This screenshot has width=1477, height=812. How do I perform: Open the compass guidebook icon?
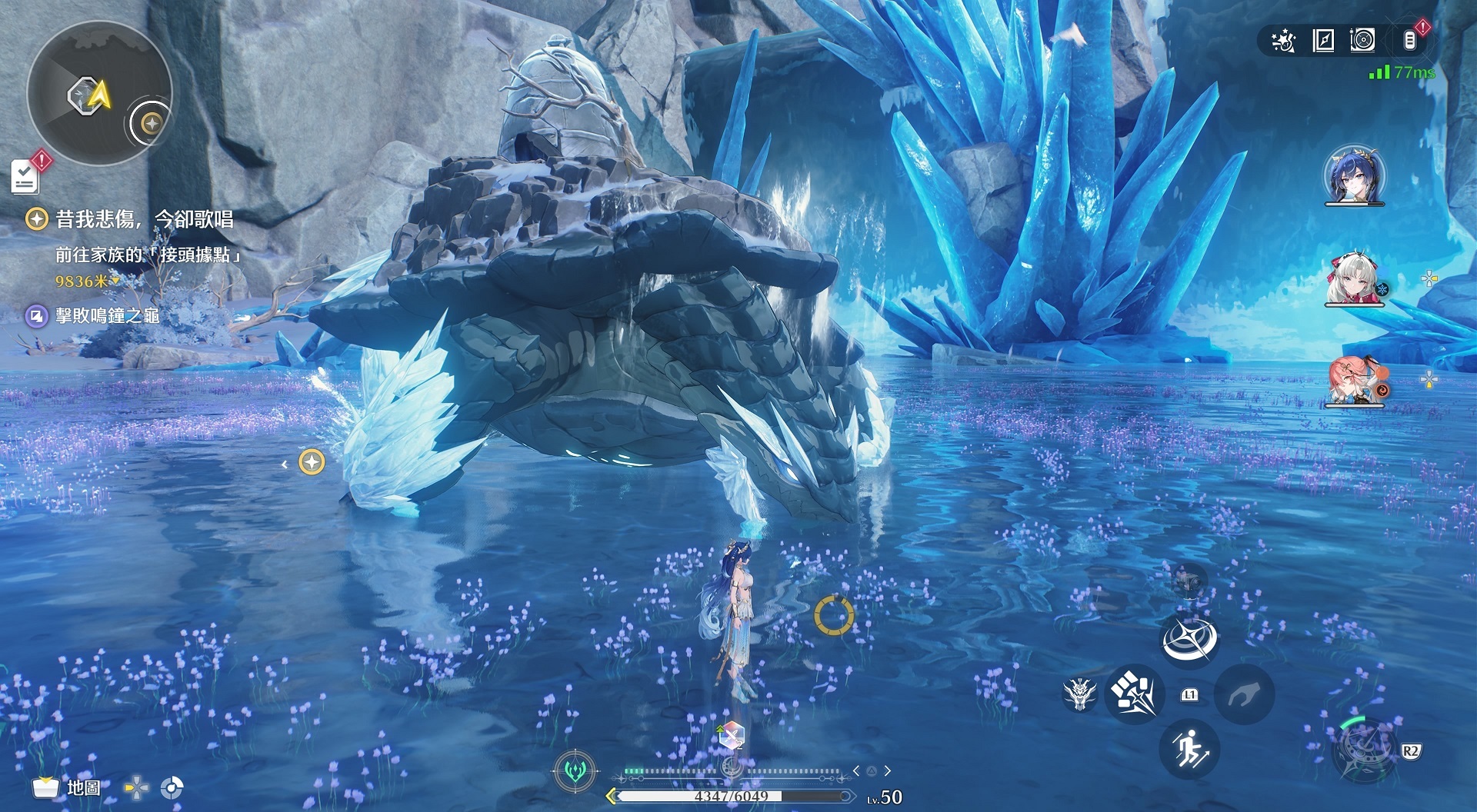(x=1323, y=41)
